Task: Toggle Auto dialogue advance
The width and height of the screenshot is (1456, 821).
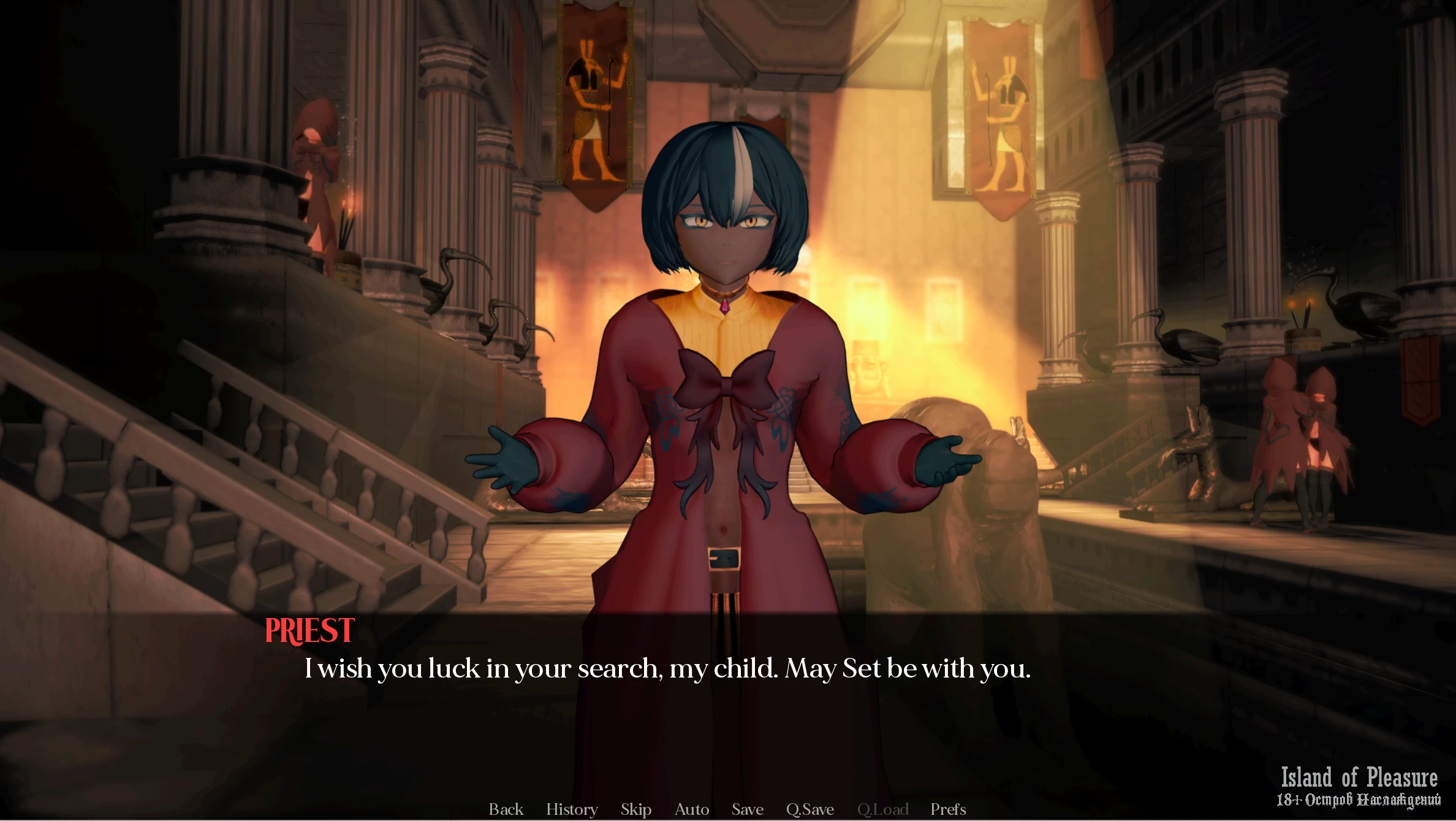Action: [692, 809]
